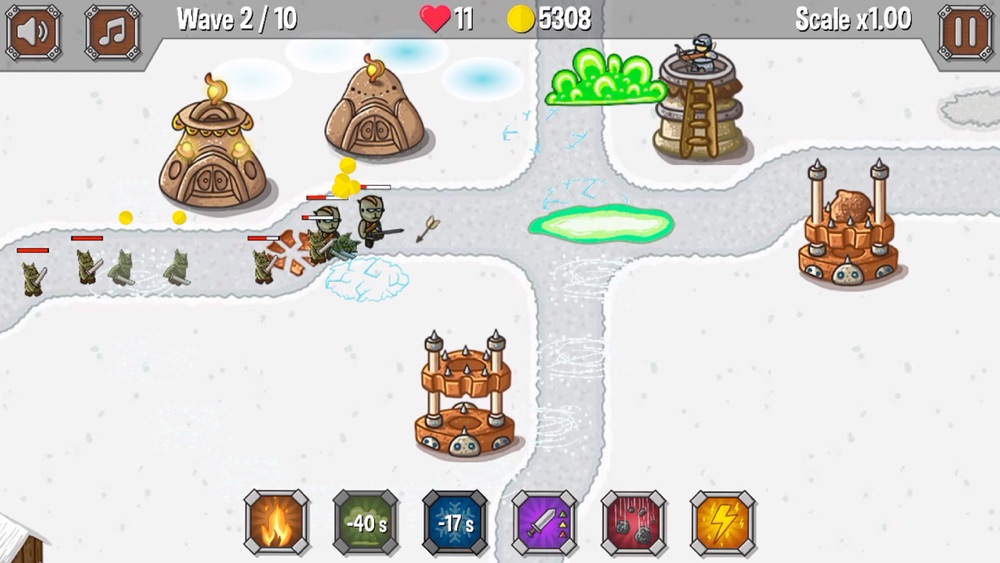This screenshot has height=563, width=1000.
Task: Pause the game
Action: pyautogui.click(x=966, y=32)
